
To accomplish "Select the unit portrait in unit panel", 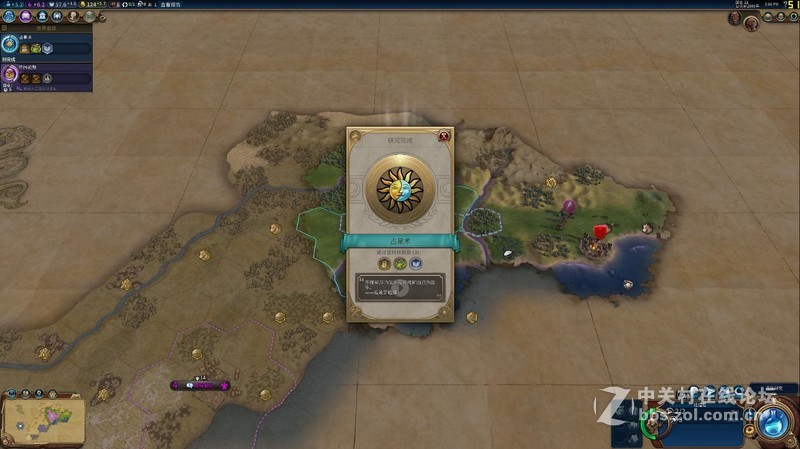I will (x=657, y=425).
